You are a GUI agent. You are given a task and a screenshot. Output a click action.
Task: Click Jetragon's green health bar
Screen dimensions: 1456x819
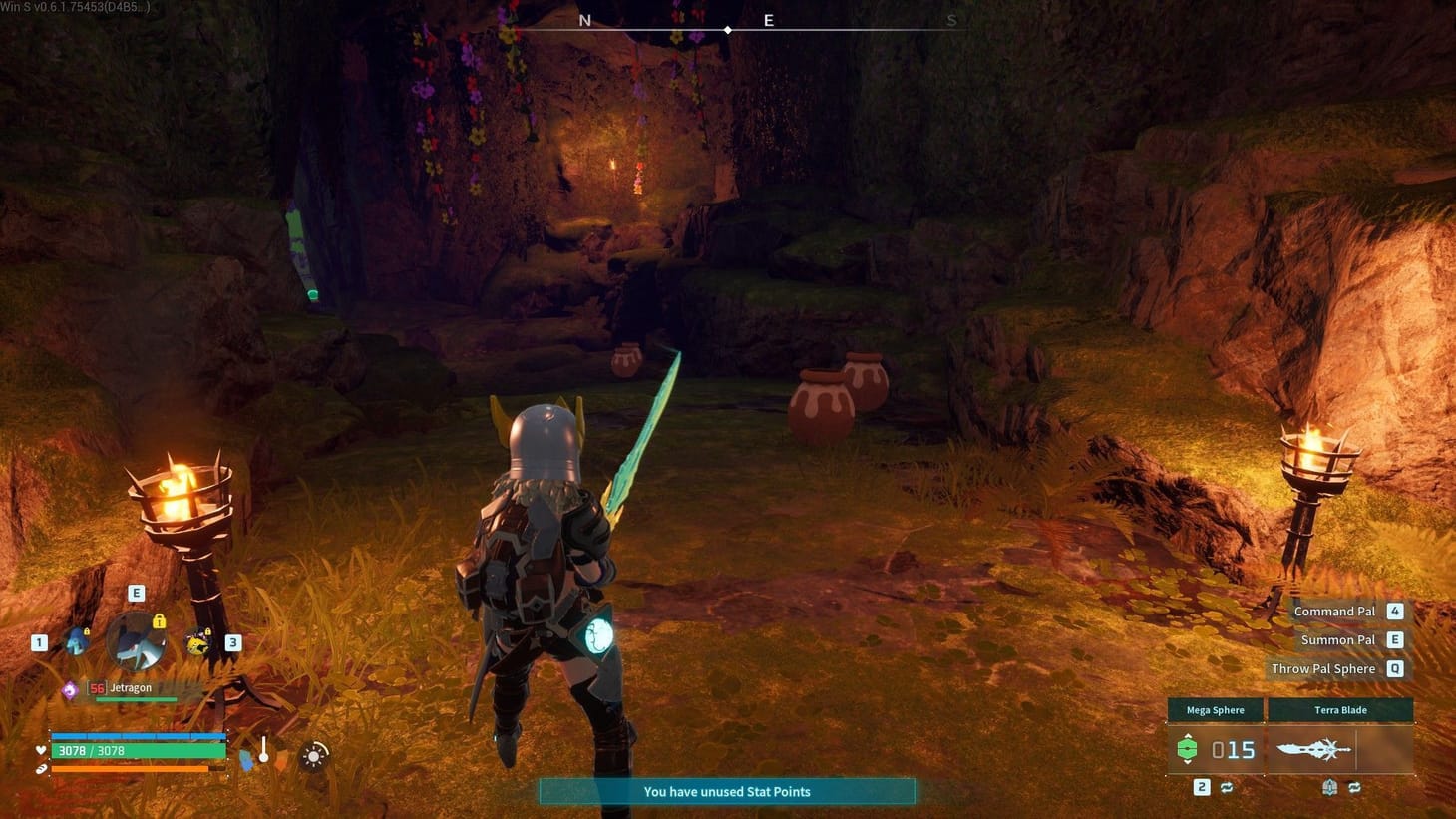(136, 699)
